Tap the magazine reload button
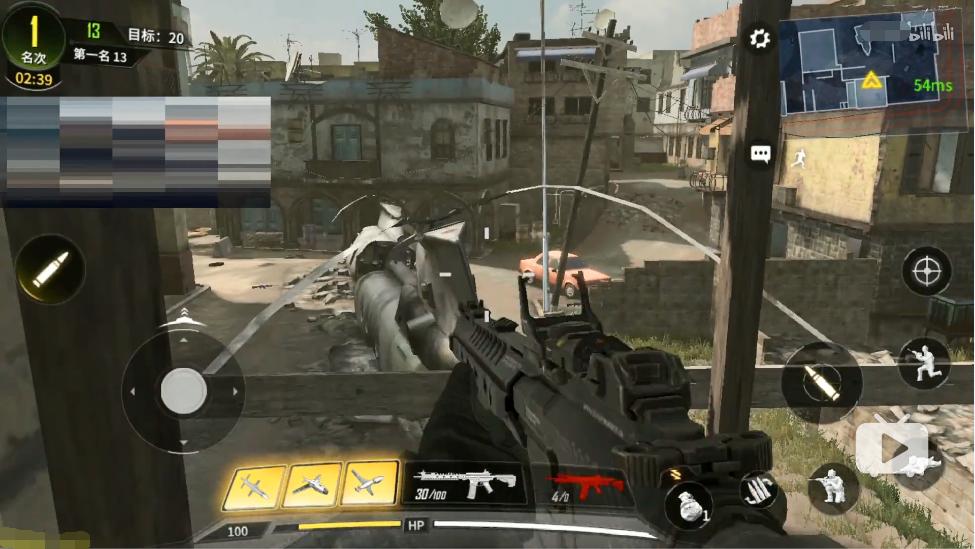Viewport: 975px width, 549px height. [x=759, y=490]
